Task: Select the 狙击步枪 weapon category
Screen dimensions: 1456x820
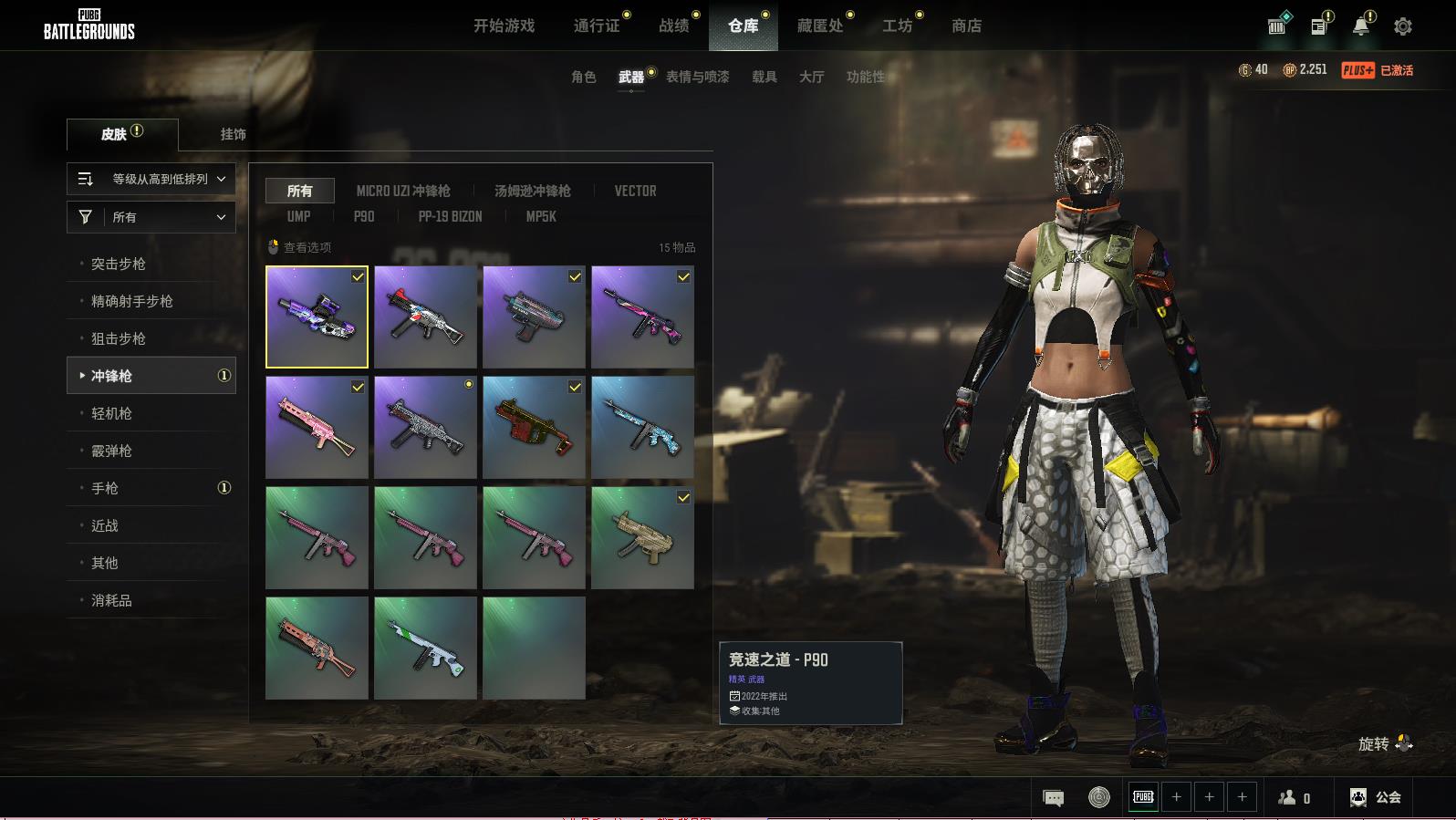Action: [x=119, y=338]
